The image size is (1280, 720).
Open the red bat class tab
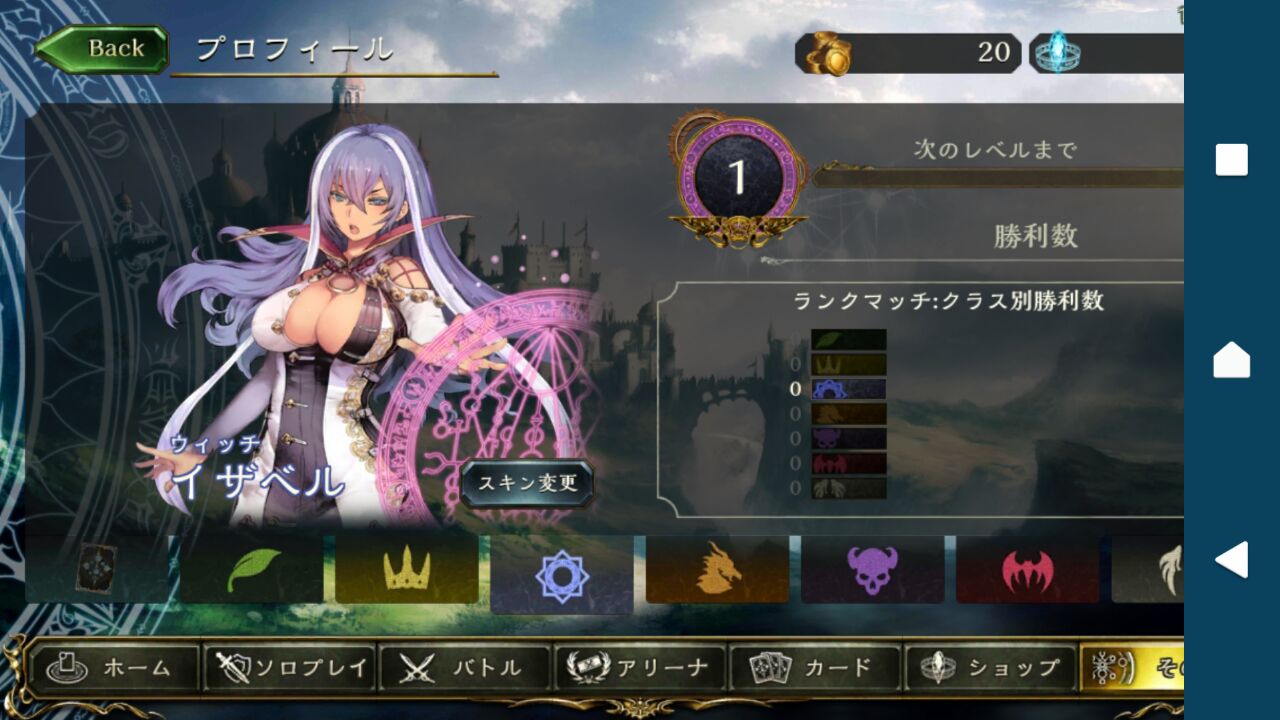coord(1027,570)
